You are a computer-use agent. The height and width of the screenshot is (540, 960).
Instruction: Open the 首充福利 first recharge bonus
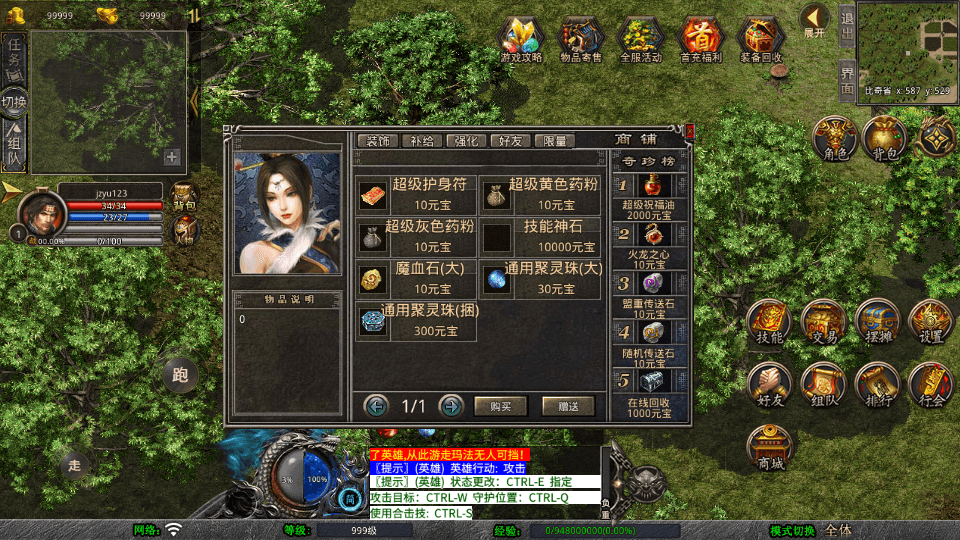[x=700, y=40]
